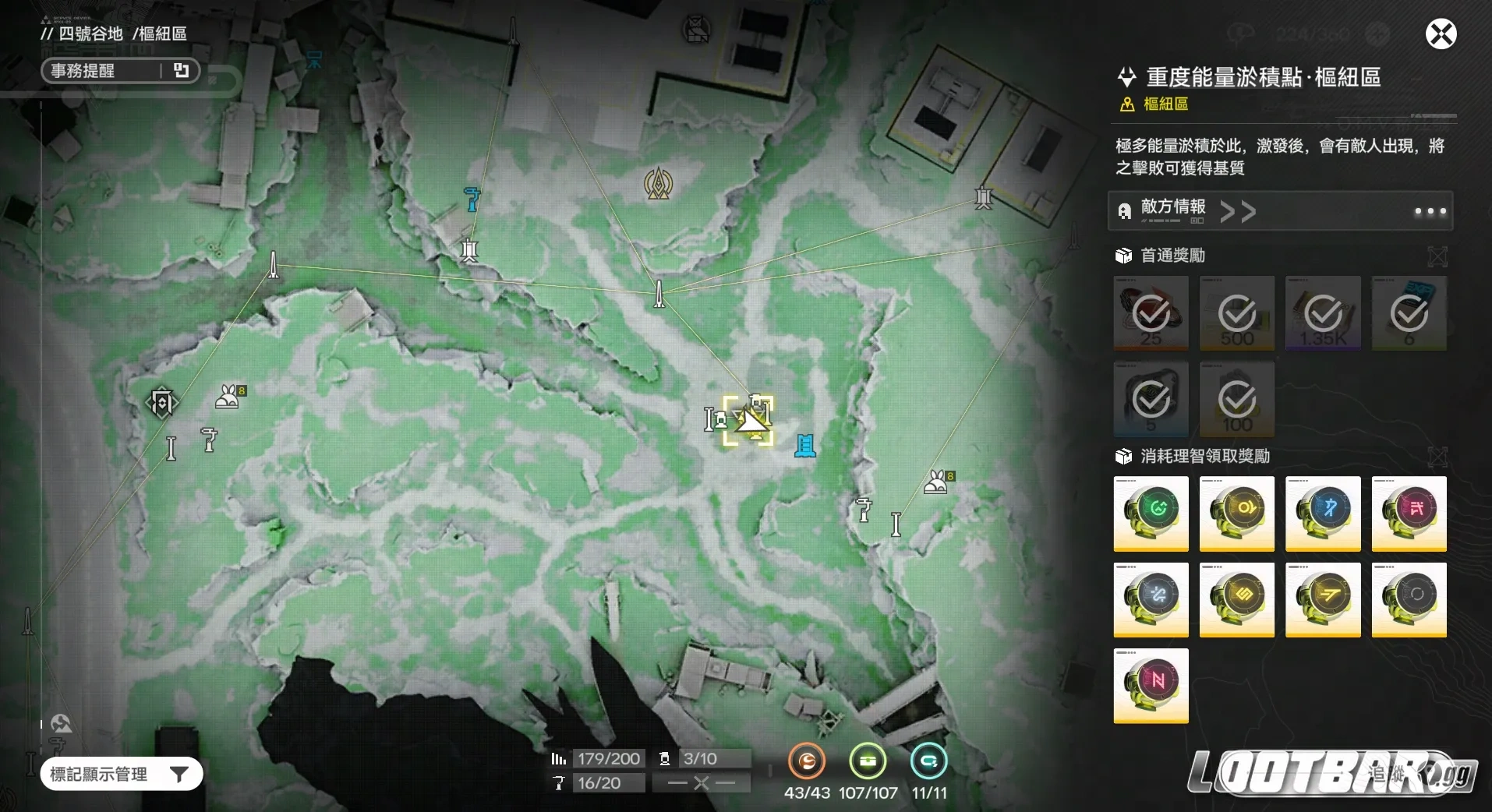Select the diamond-shaped marker on the map's west side

point(162,404)
